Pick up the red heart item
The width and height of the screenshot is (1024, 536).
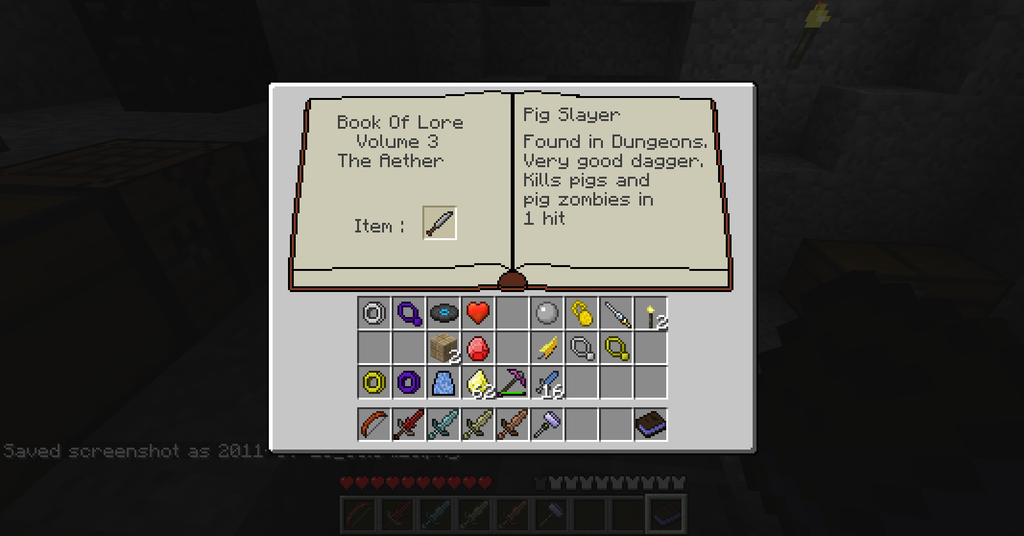click(x=478, y=314)
